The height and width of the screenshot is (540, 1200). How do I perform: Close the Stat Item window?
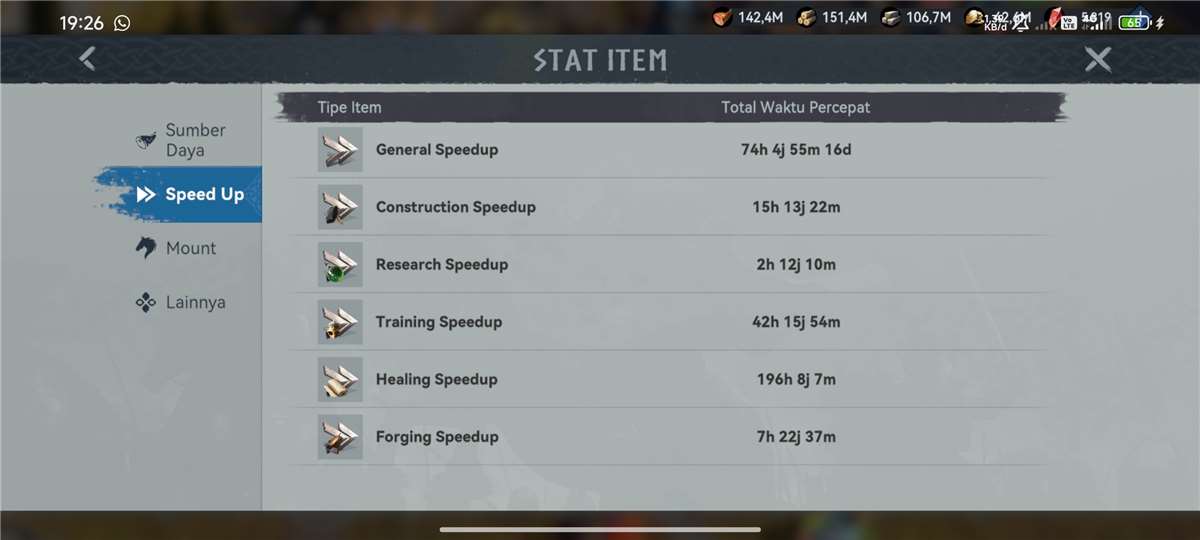(x=1098, y=60)
